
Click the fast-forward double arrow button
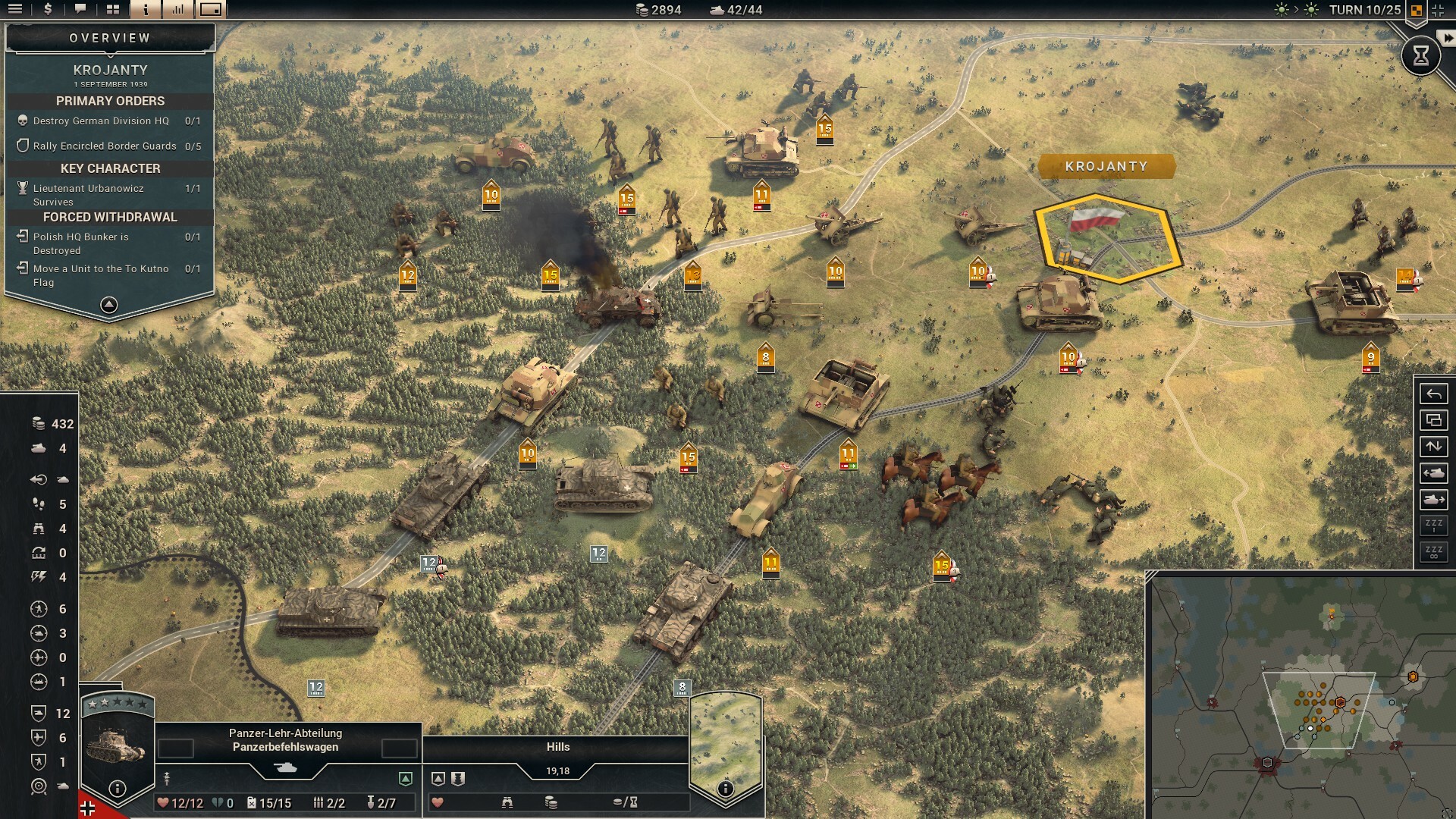(1448, 38)
